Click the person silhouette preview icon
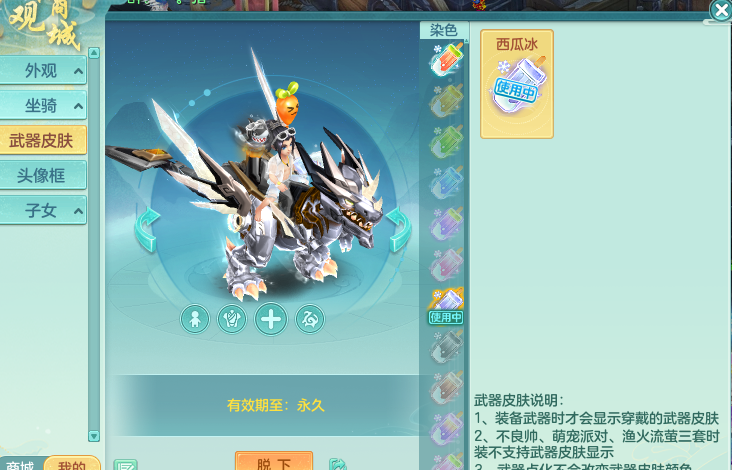The width and height of the screenshot is (732, 470). coord(195,320)
